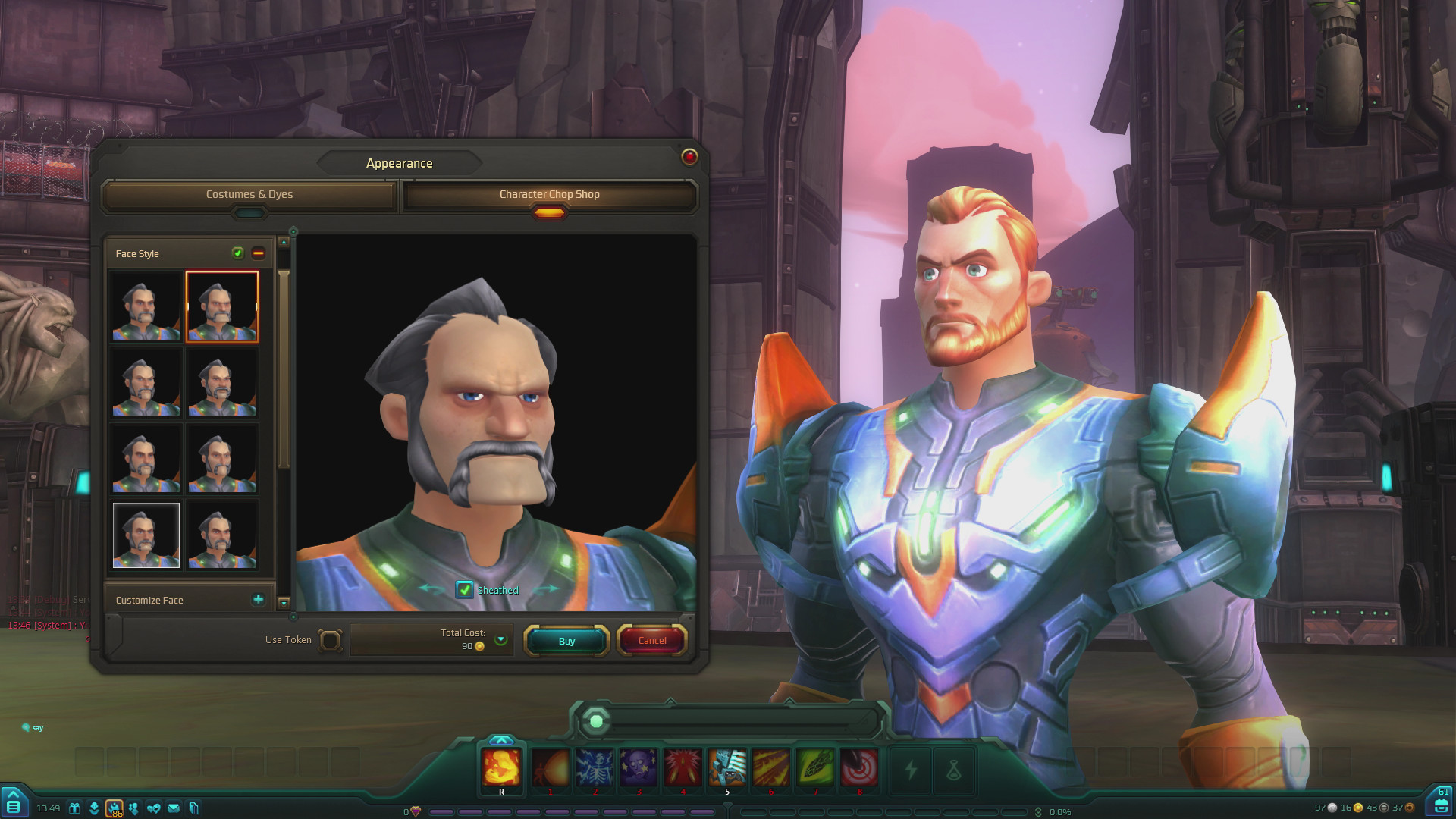This screenshot has width=1456, height=819.
Task: Enable the Use Token option
Action: point(330,640)
